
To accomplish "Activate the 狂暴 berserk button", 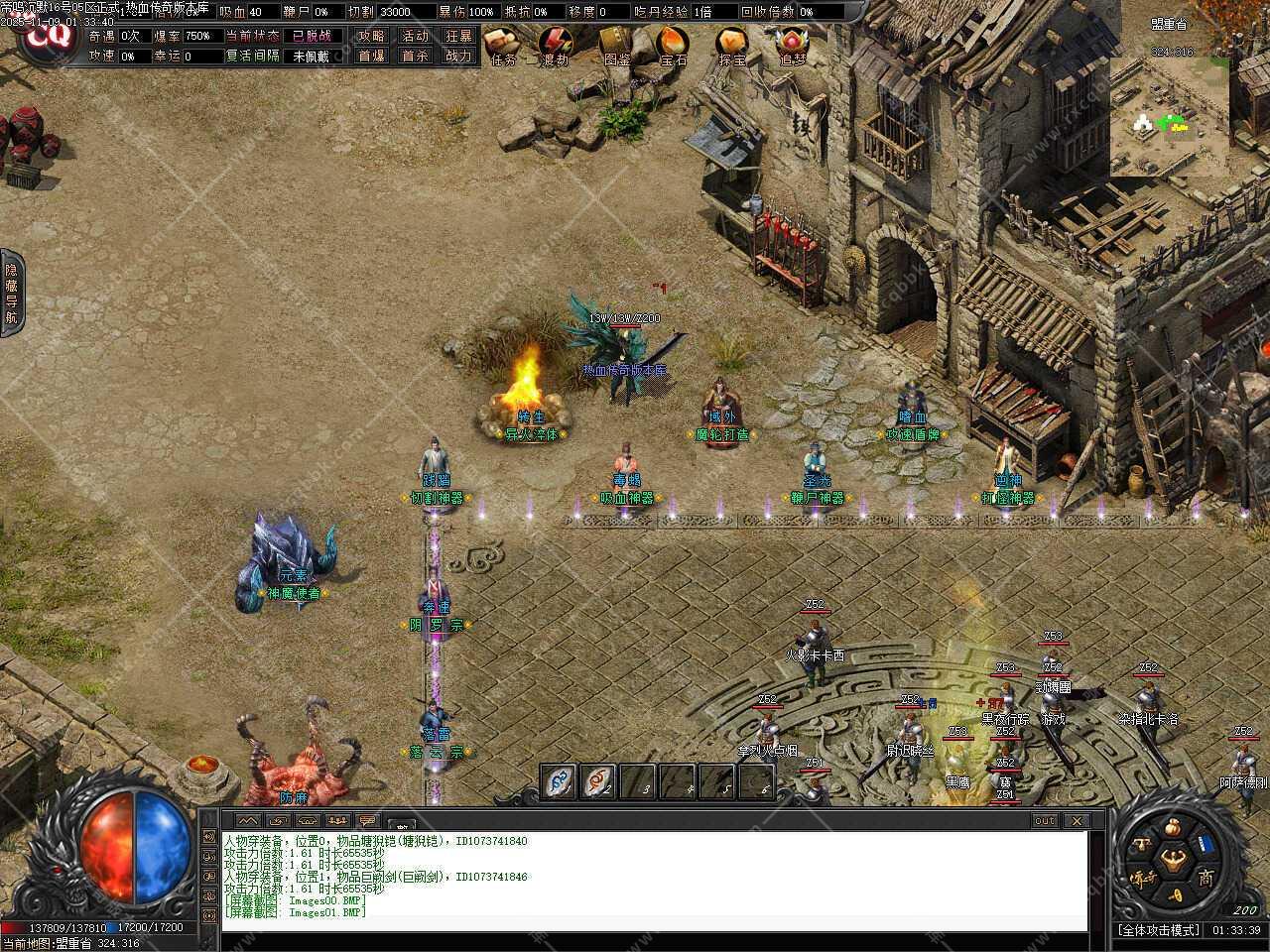I will click(459, 36).
